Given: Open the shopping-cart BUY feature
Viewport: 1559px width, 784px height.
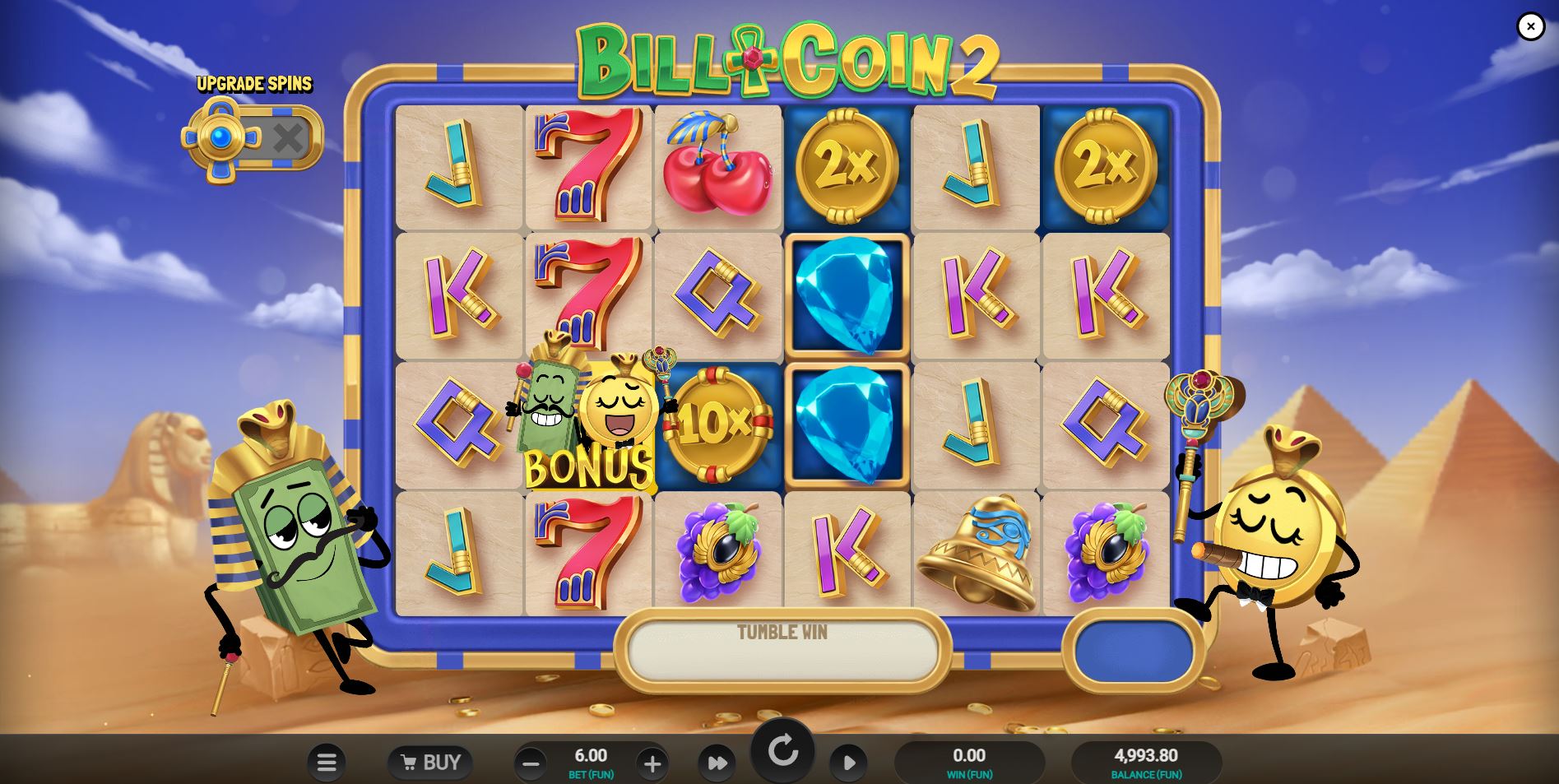Looking at the screenshot, I should (x=430, y=762).
